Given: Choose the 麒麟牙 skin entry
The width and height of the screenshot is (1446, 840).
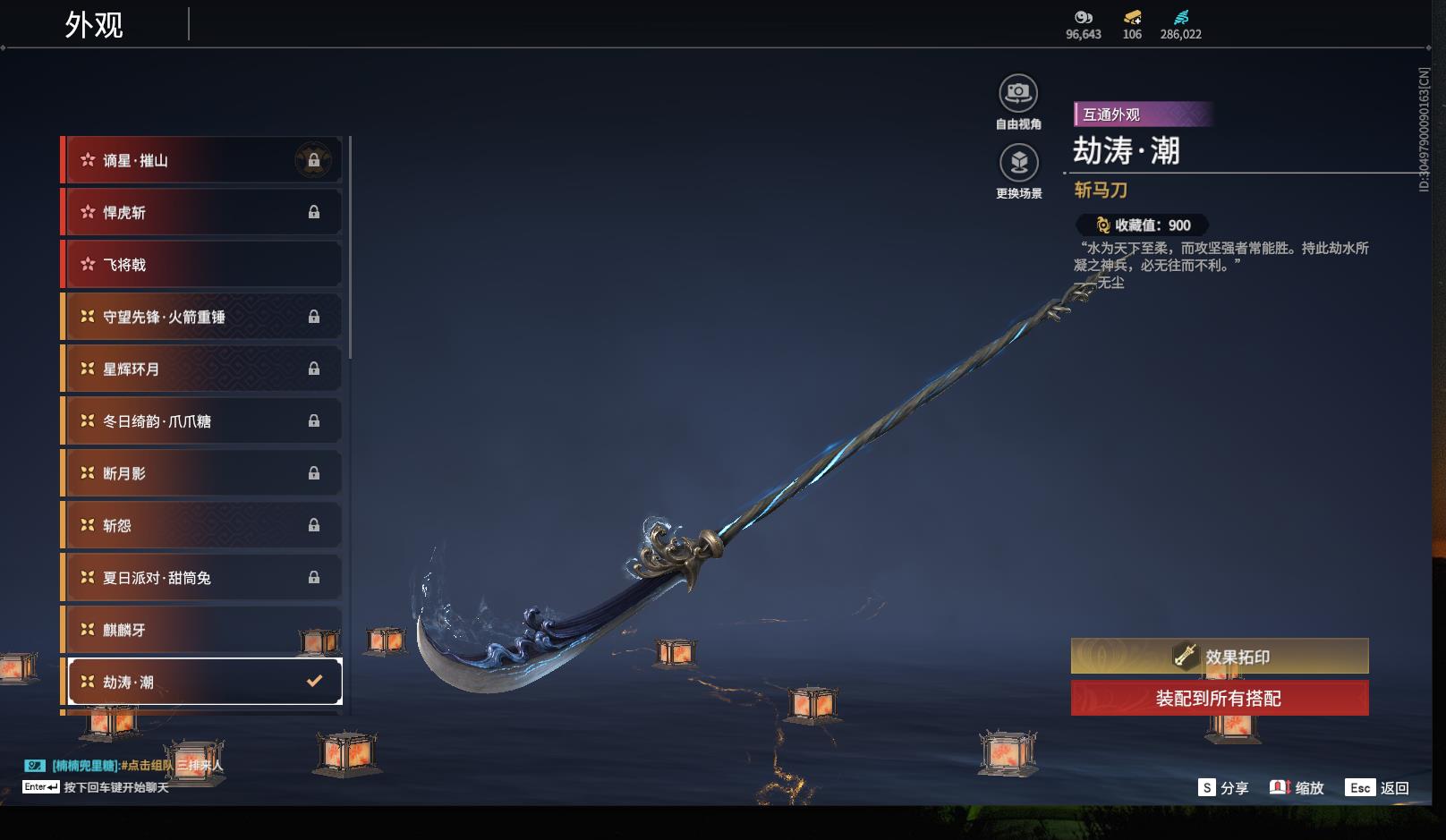Looking at the screenshot, I should (x=201, y=630).
